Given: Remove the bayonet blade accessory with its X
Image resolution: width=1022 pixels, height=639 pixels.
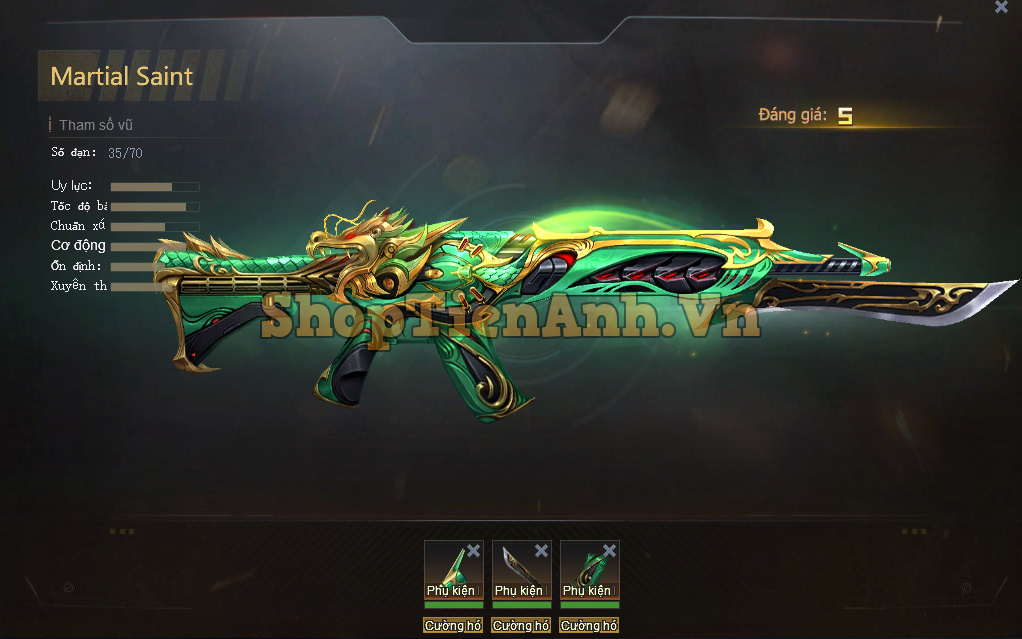Looking at the screenshot, I should click(541, 550).
